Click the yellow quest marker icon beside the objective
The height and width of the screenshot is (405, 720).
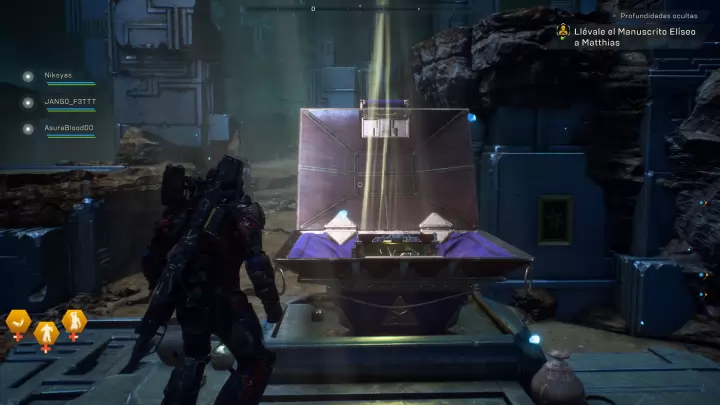point(564,31)
